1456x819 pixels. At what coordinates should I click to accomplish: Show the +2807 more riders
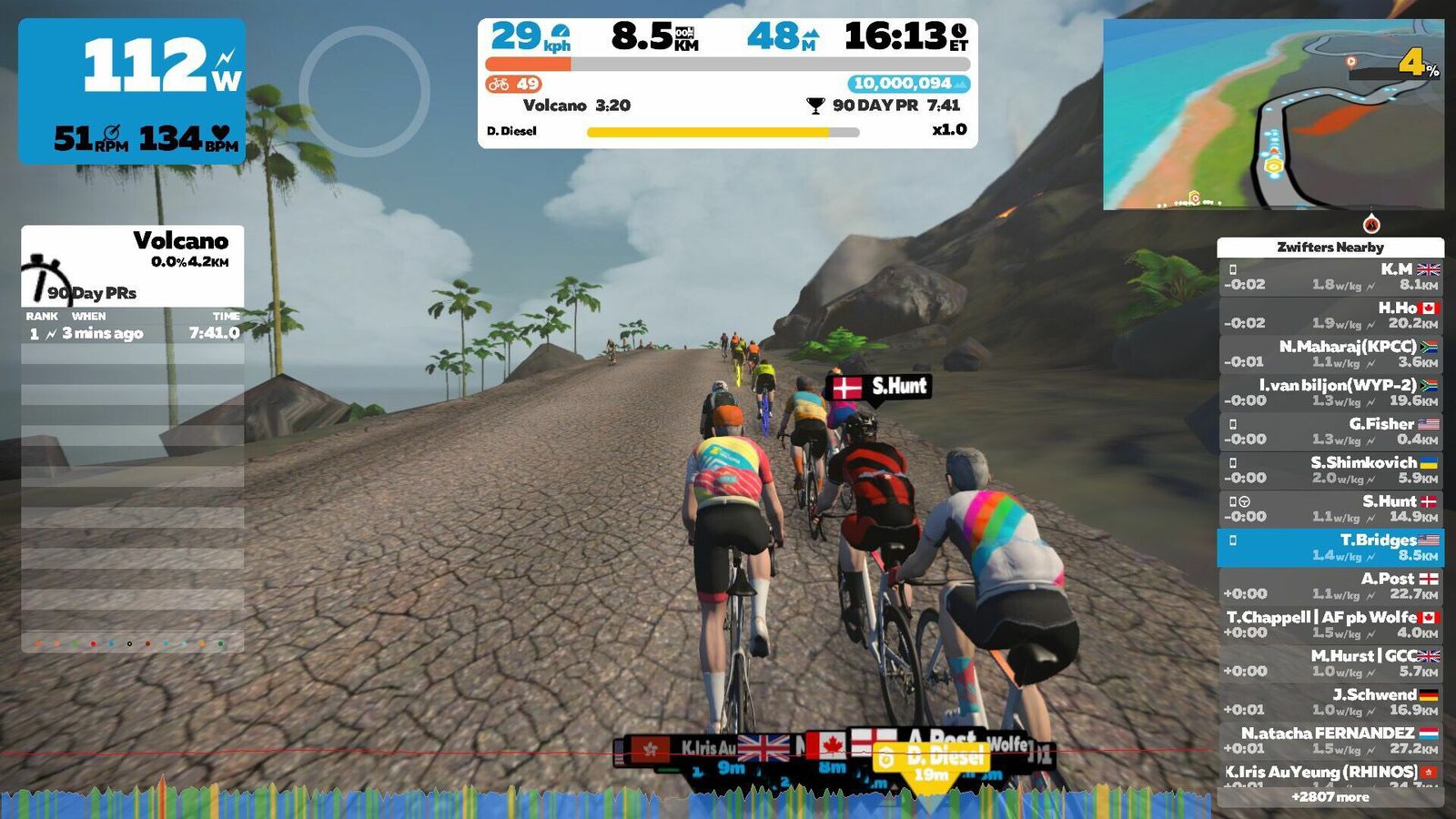pyautogui.click(x=1330, y=797)
